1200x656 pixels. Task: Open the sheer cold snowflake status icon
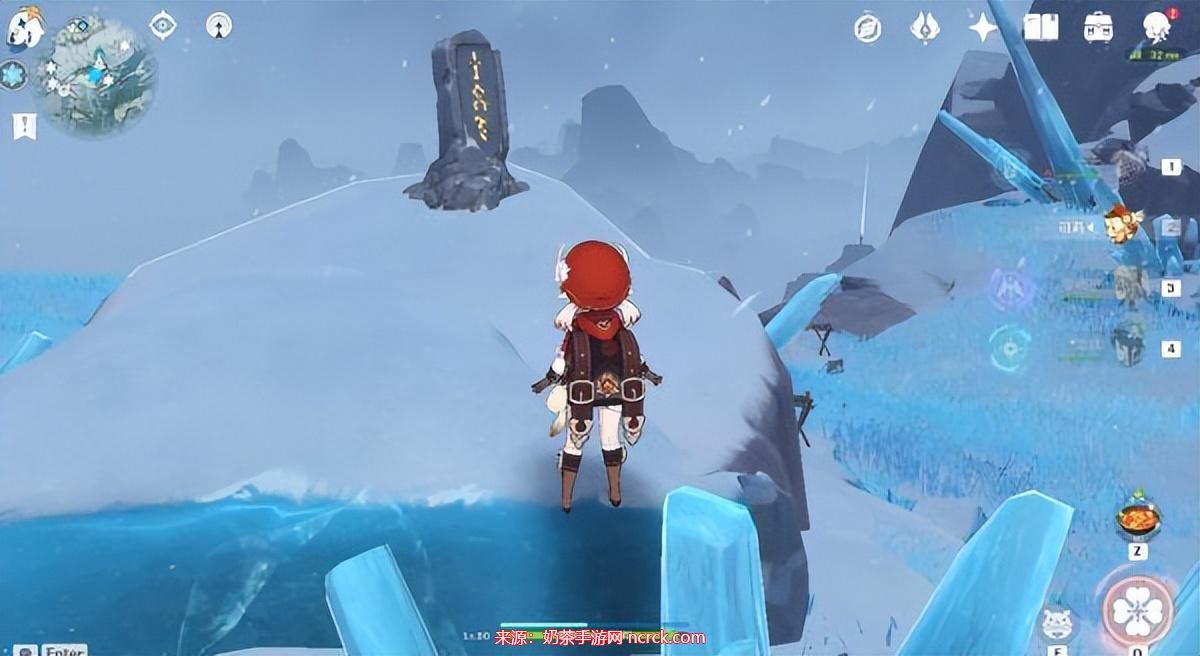pos(13,75)
